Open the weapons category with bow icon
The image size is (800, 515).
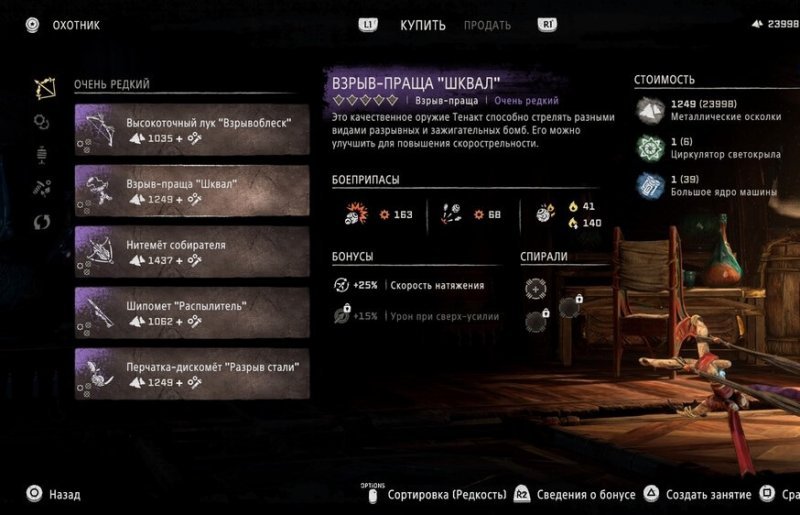tap(42, 87)
